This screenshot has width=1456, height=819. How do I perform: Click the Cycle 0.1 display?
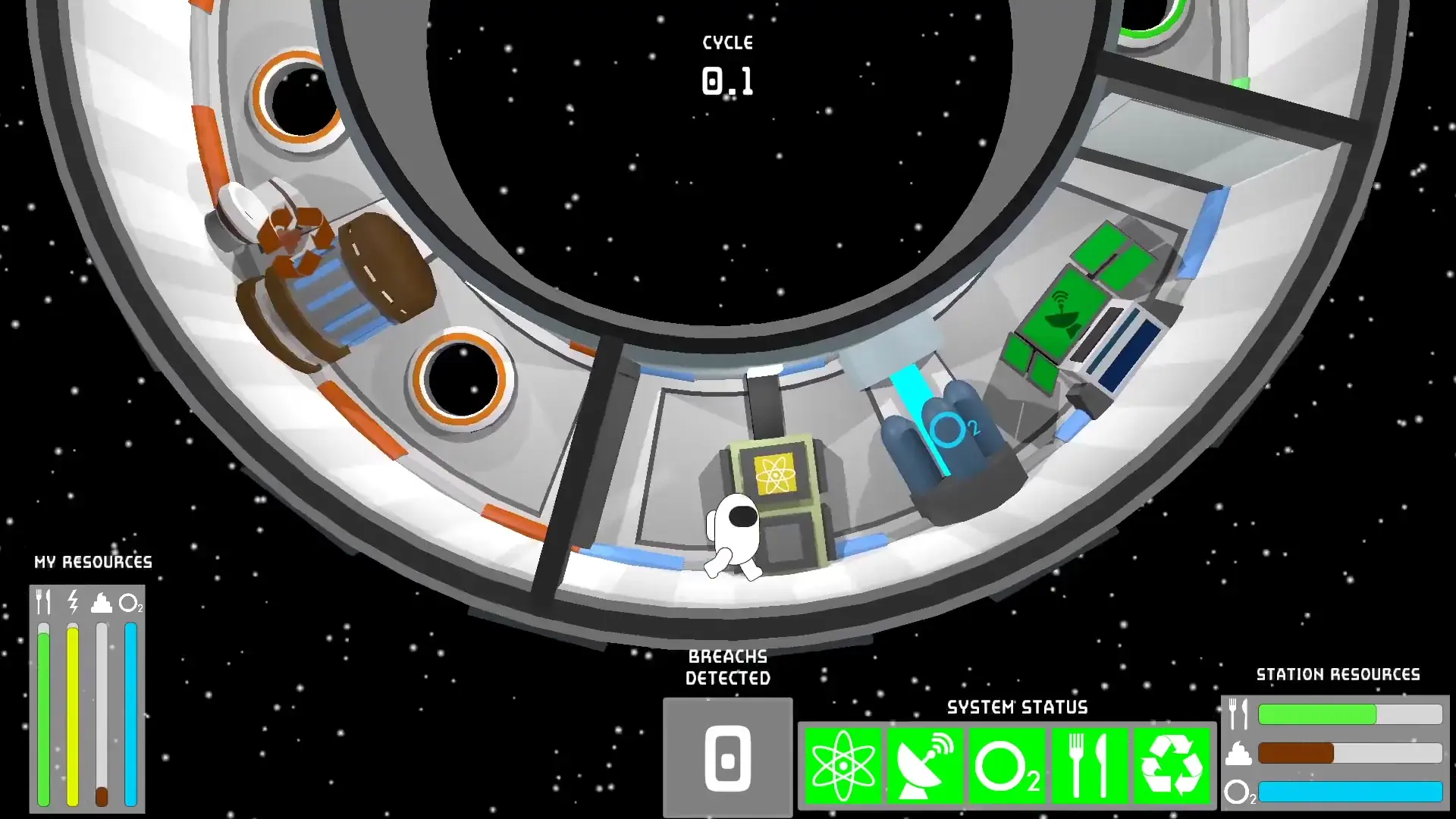pyautogui.click(x=727, y=64)
